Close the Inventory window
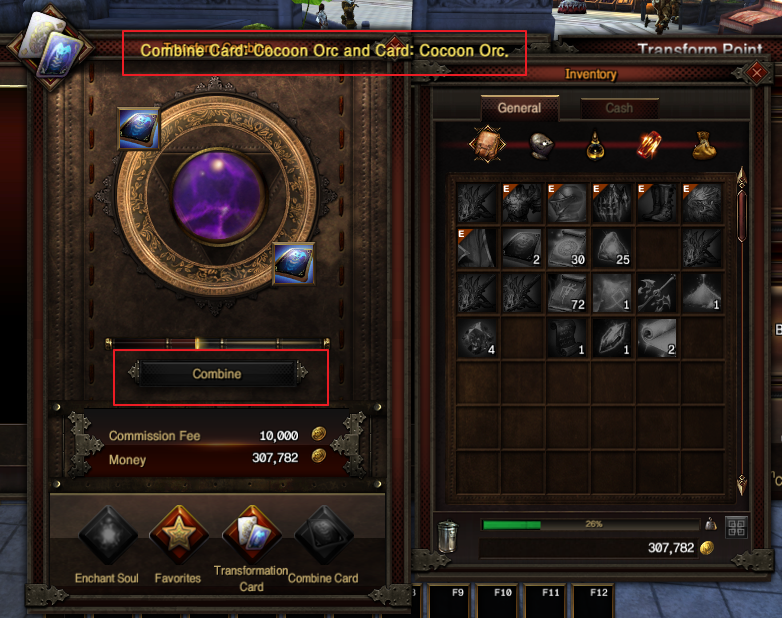The image size is (782, 618). tap(756, 73)
